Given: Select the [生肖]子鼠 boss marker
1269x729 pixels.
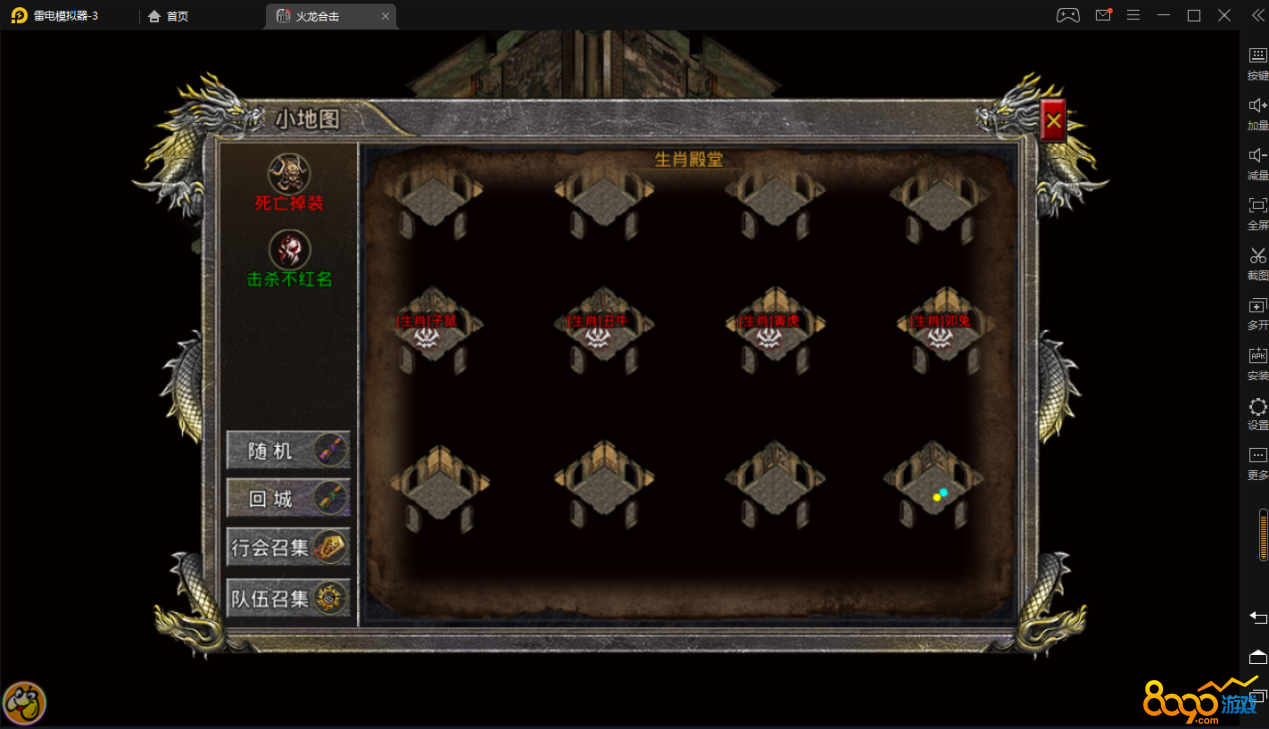Looking at the screenshot, I should [x=428, y=334].
